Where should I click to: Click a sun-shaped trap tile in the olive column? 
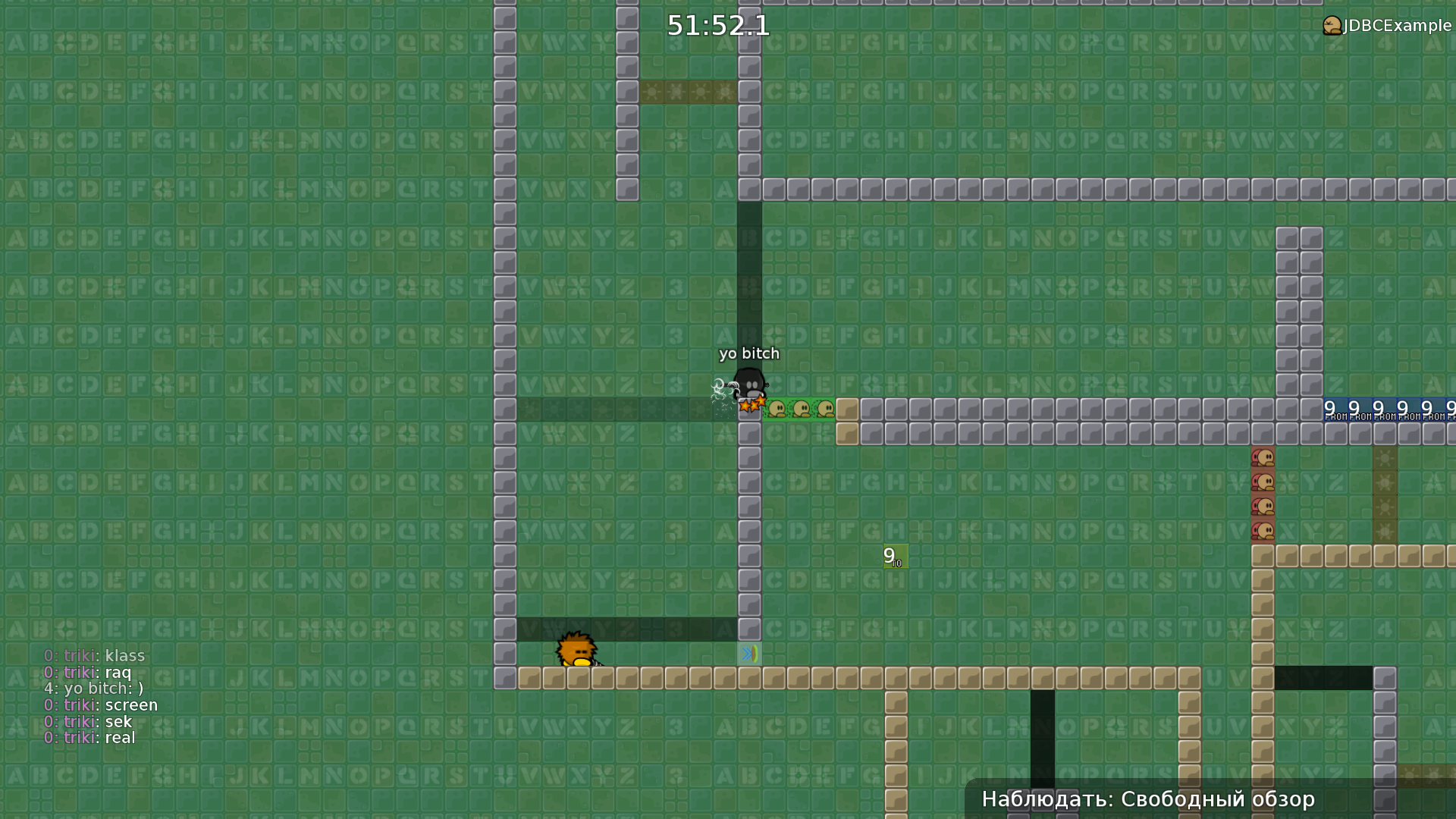pyautogui.click(x=1386, y=458)
